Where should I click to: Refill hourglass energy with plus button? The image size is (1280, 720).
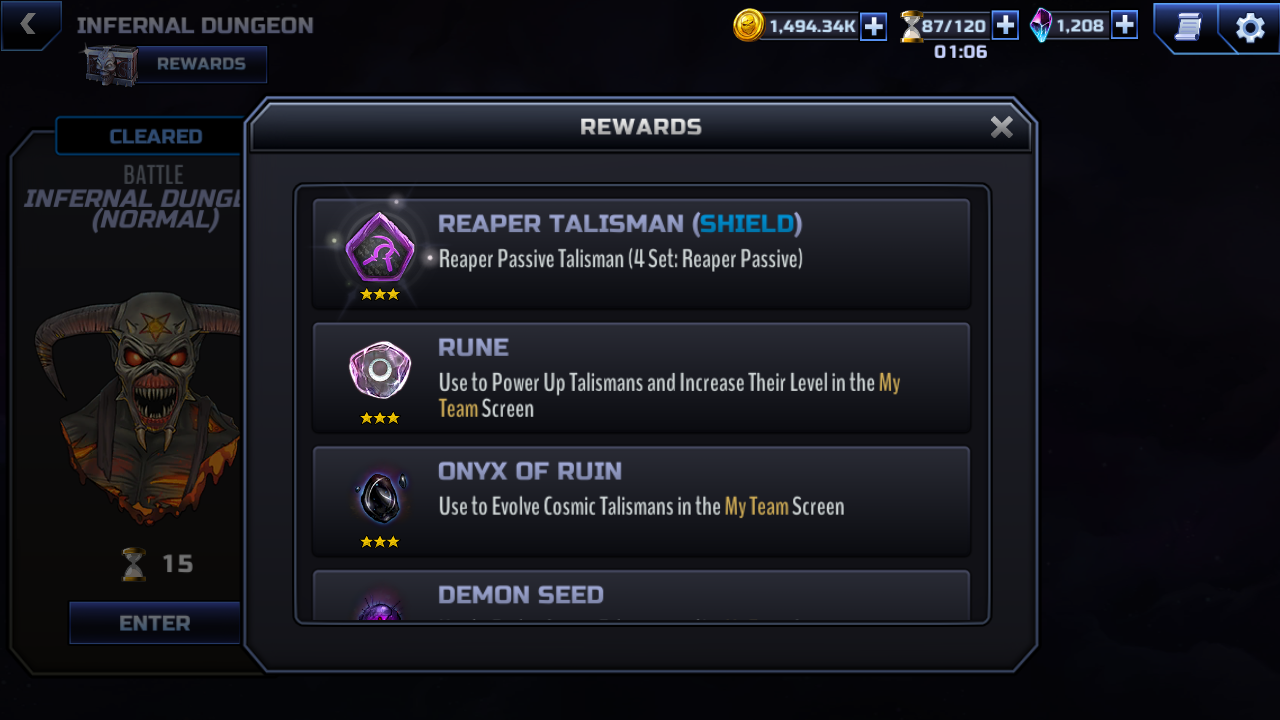point(1005,26)
